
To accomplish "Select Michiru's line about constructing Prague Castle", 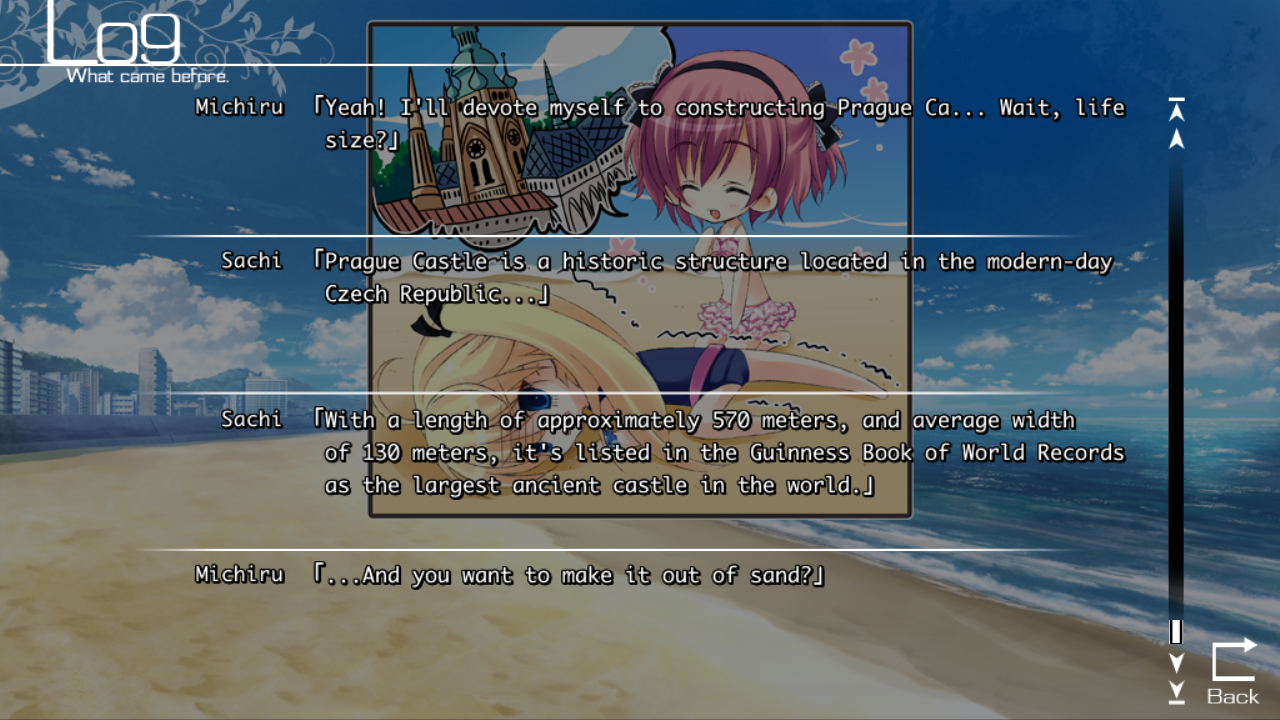I will (722, 123).
